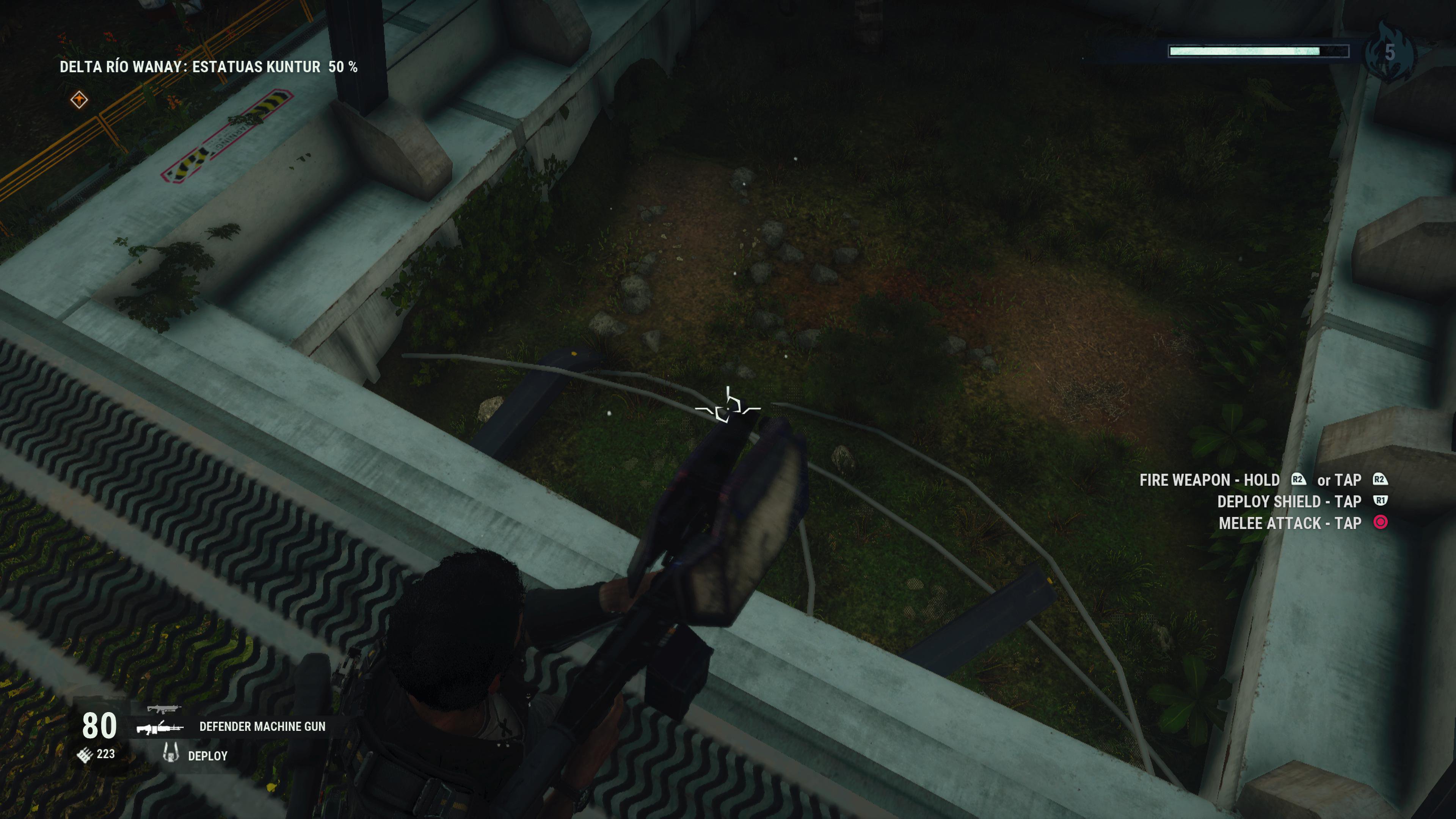Choose the secondary weapon icon above the machine gun
The image size is (1456, 819).
coord(163,709)
